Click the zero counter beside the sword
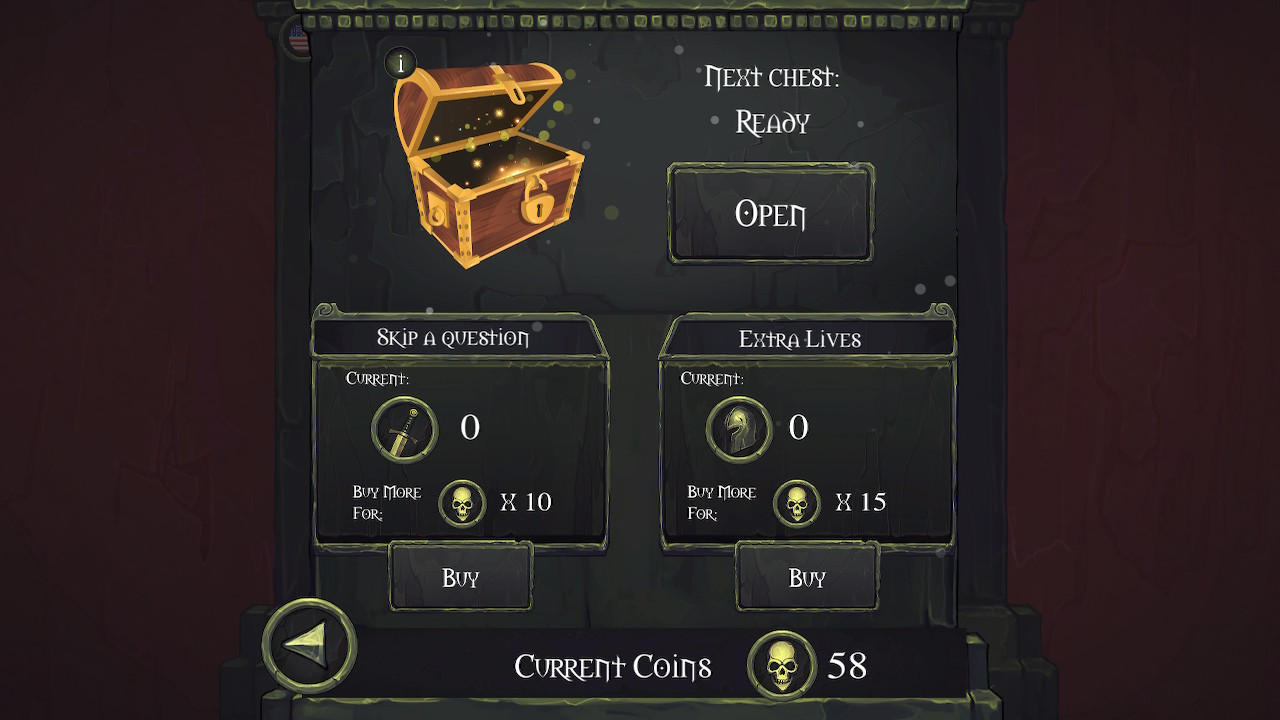 pyautogui.click(x=473, y=428)
